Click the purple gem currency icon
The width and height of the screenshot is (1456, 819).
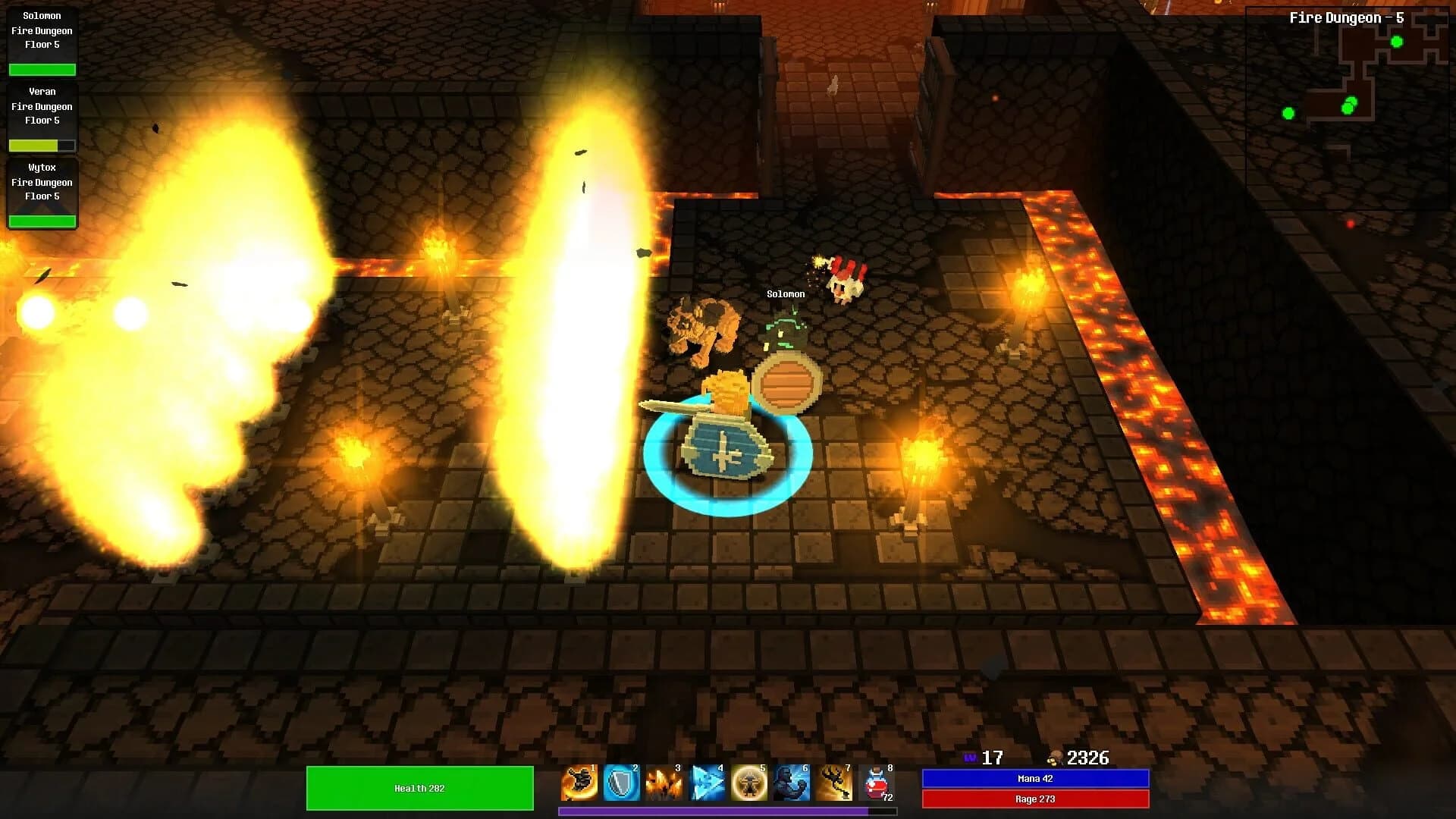(x=971, y=758)
